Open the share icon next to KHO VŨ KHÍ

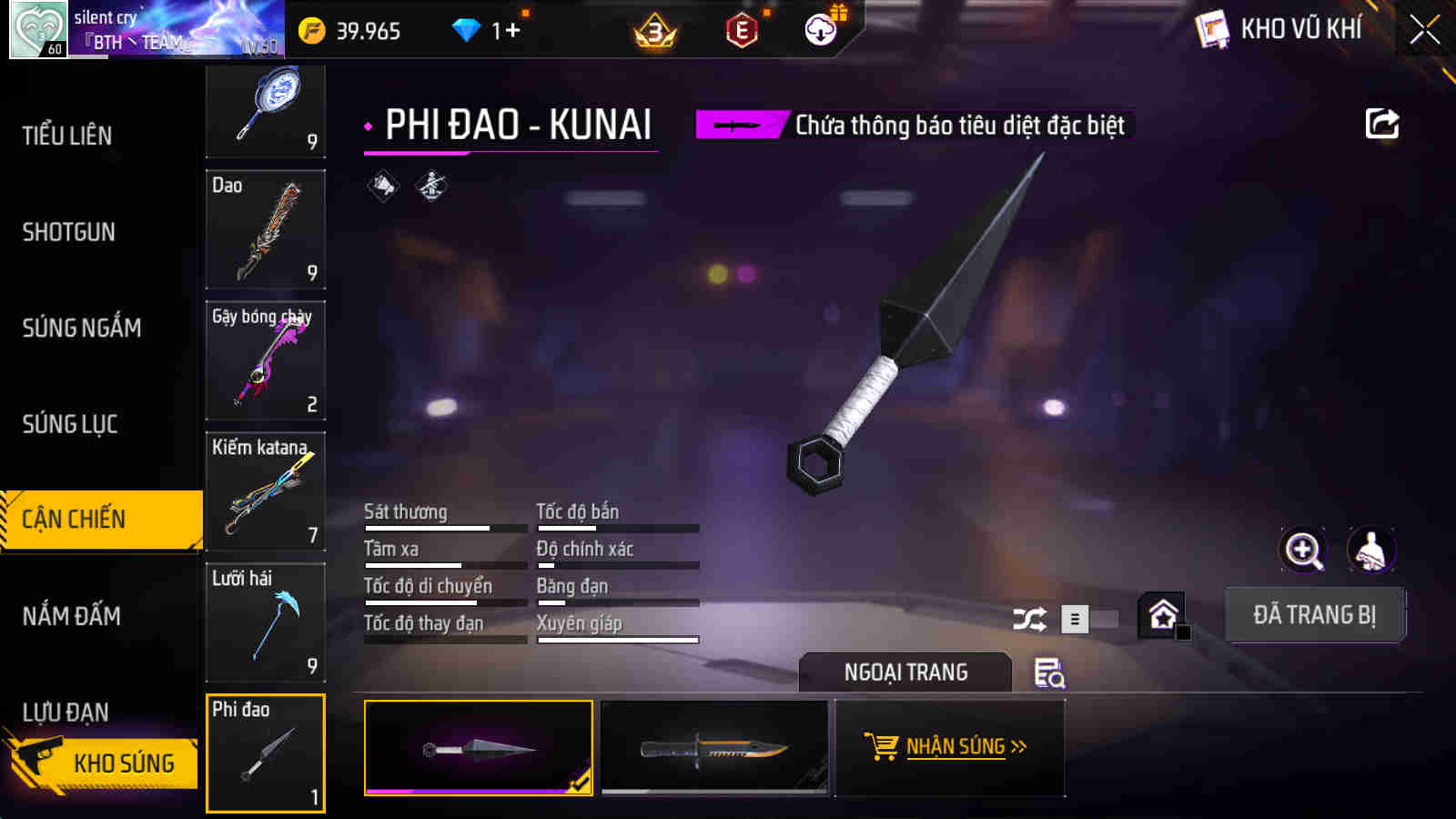pos(1381,124)
